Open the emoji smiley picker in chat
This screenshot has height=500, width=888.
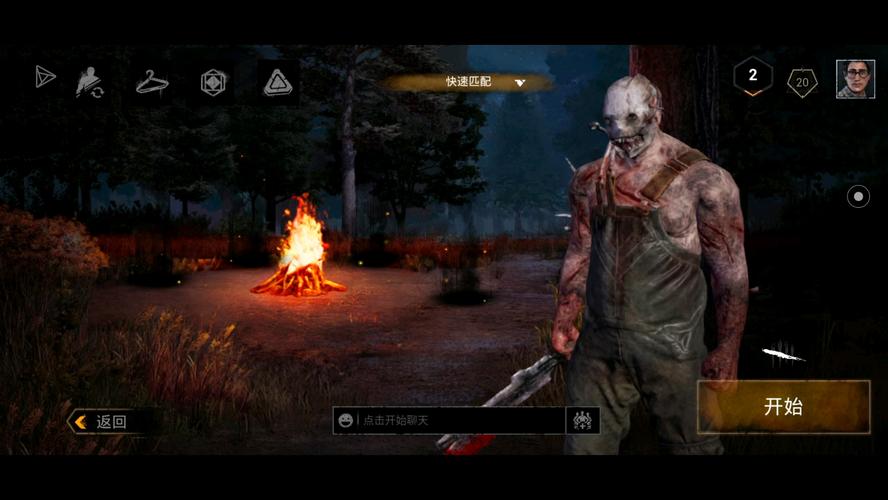point(346,420)
